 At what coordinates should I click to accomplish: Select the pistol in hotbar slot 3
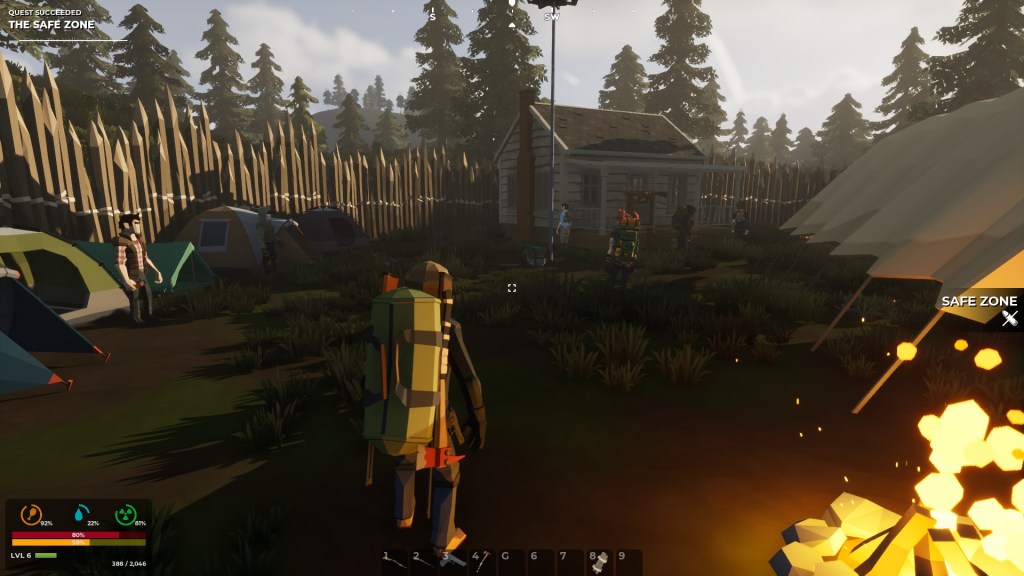(451, 561)
